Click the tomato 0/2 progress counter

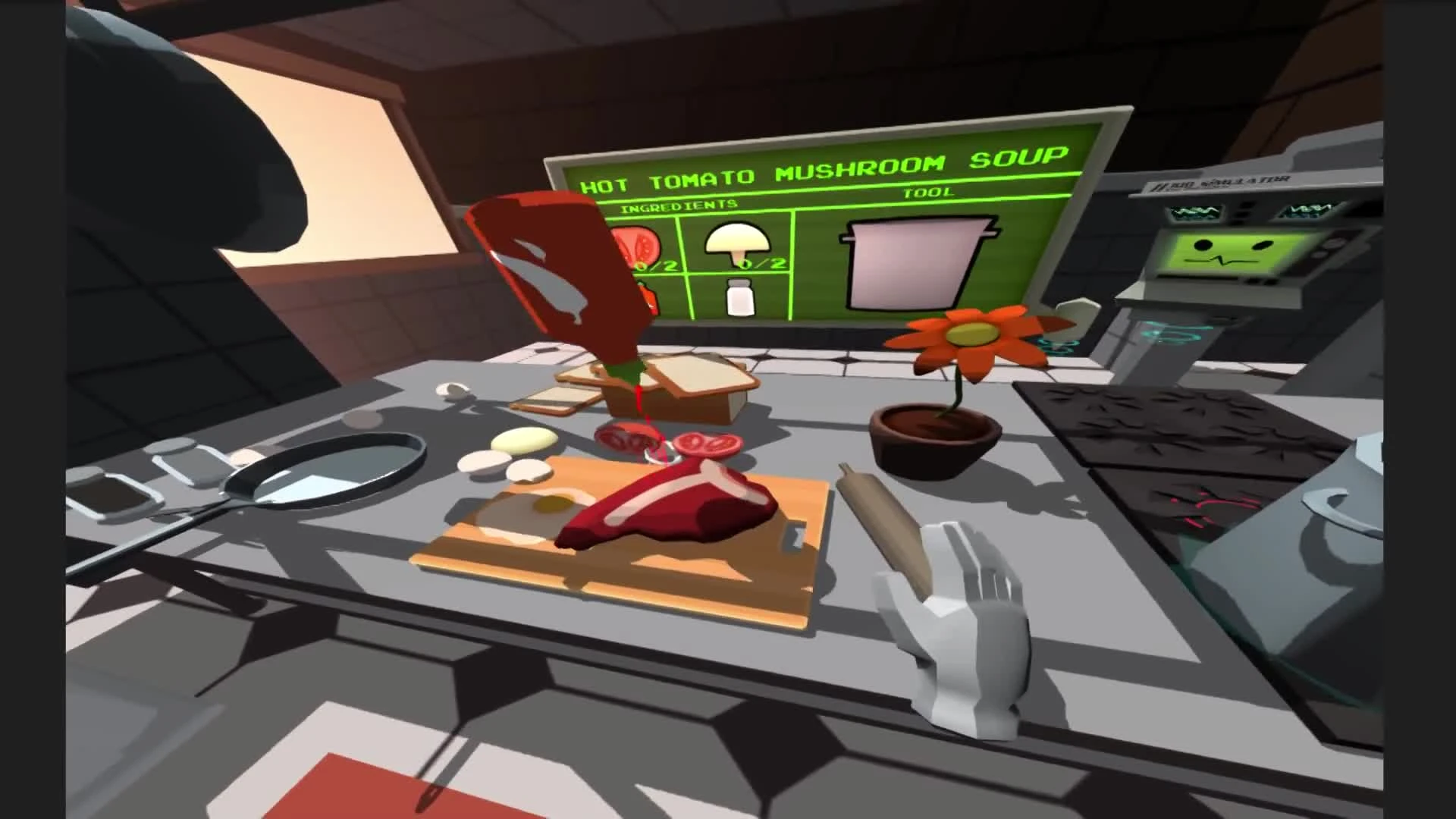coord(657,265)
